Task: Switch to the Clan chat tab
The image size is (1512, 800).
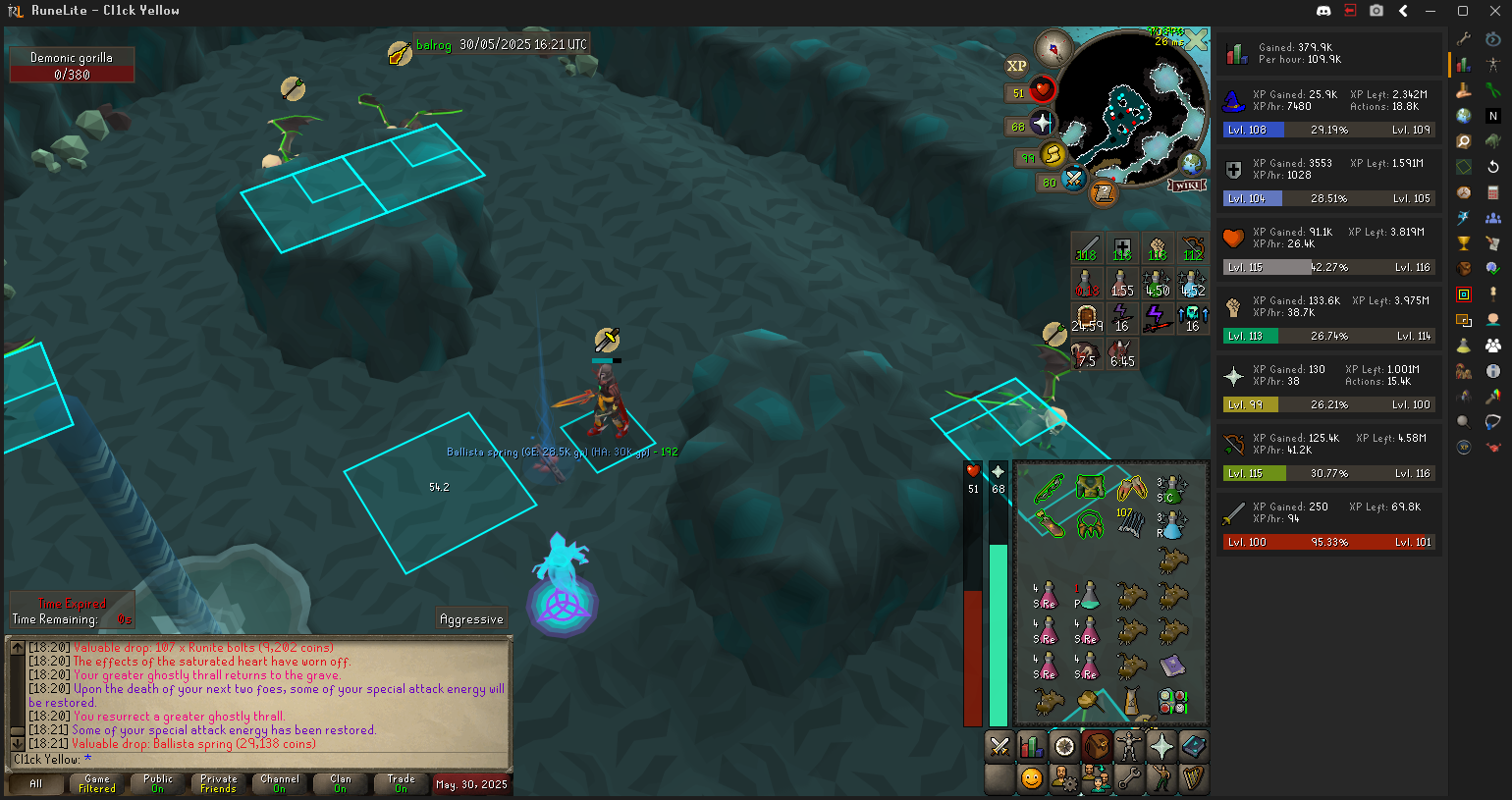Action: [340, 783]
